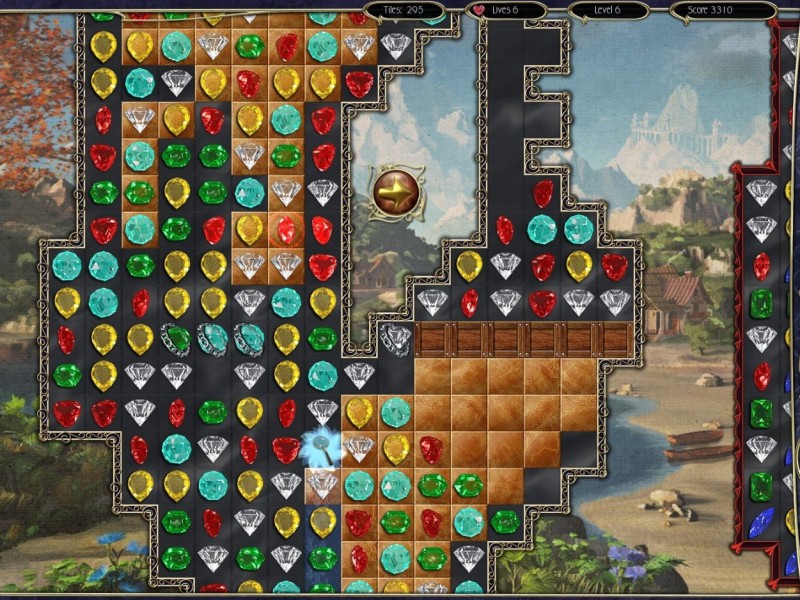800x600 pixels.
Task: Select the lone red gem above the two cyan gems
Action: point(542,192)
